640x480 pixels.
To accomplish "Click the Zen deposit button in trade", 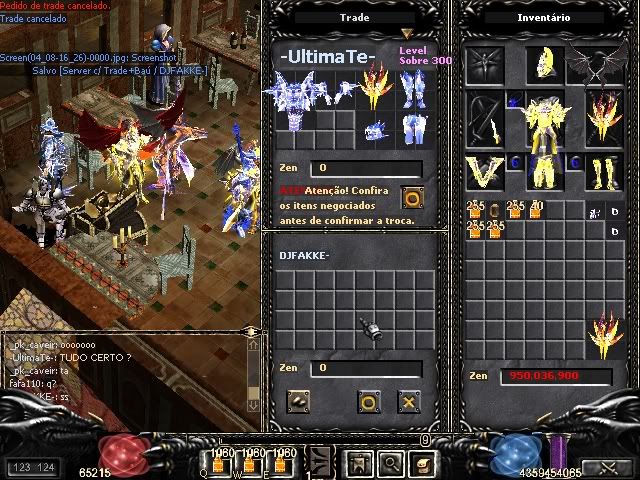I will click(x=299, y=402).
